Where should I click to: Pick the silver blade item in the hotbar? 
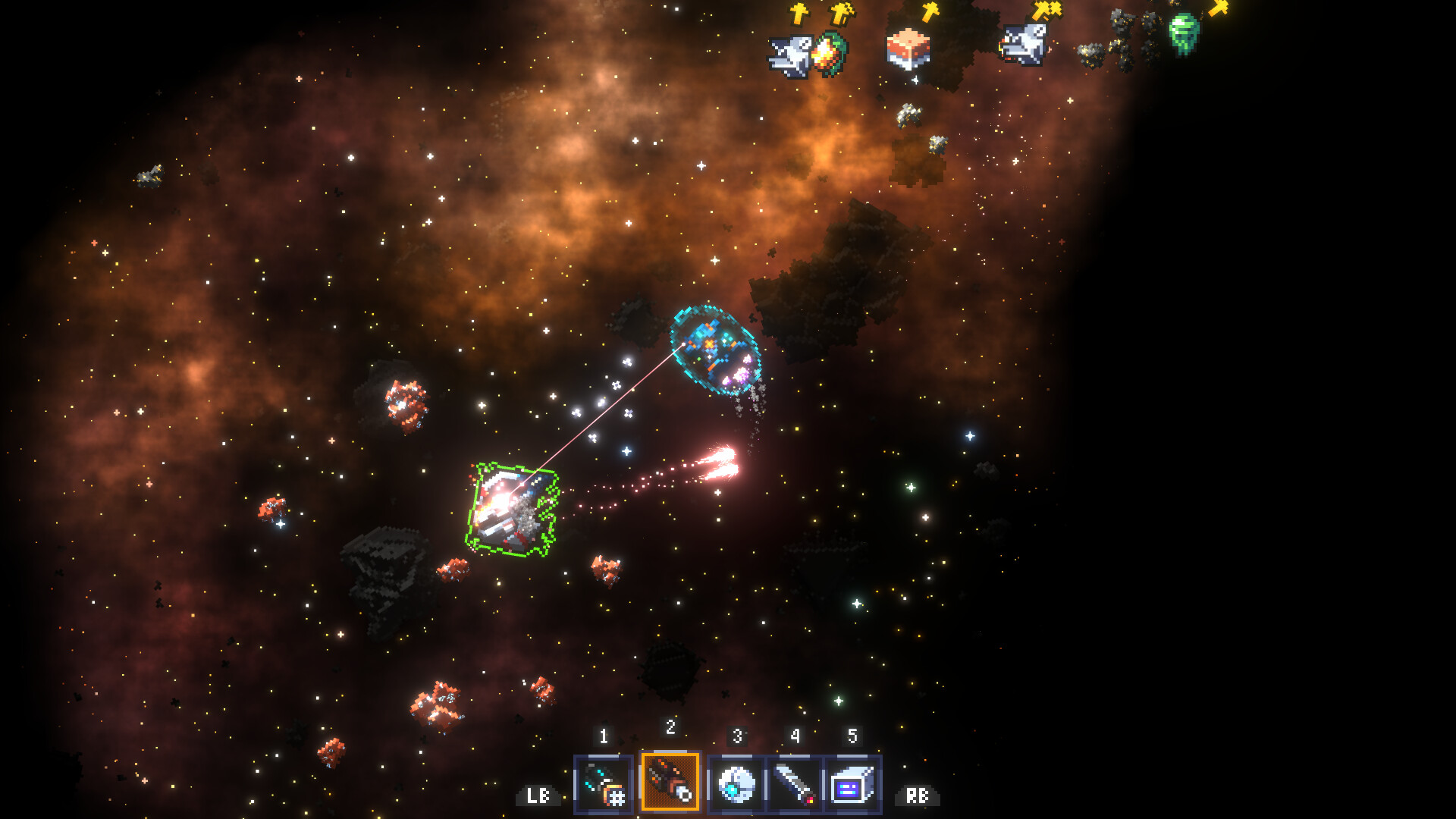pos(795,785)
